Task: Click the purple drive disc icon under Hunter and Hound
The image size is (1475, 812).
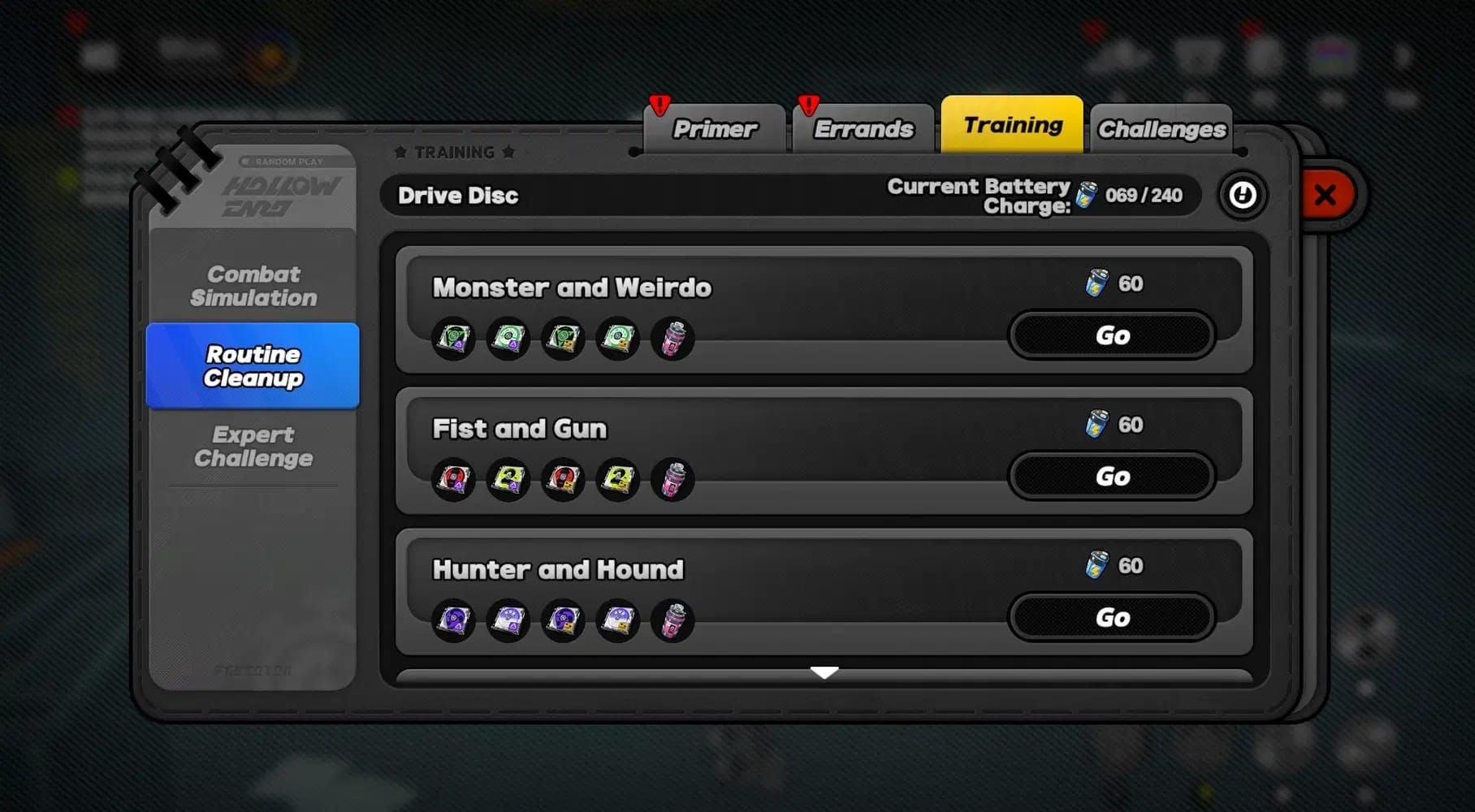Action: pos(453,621)
